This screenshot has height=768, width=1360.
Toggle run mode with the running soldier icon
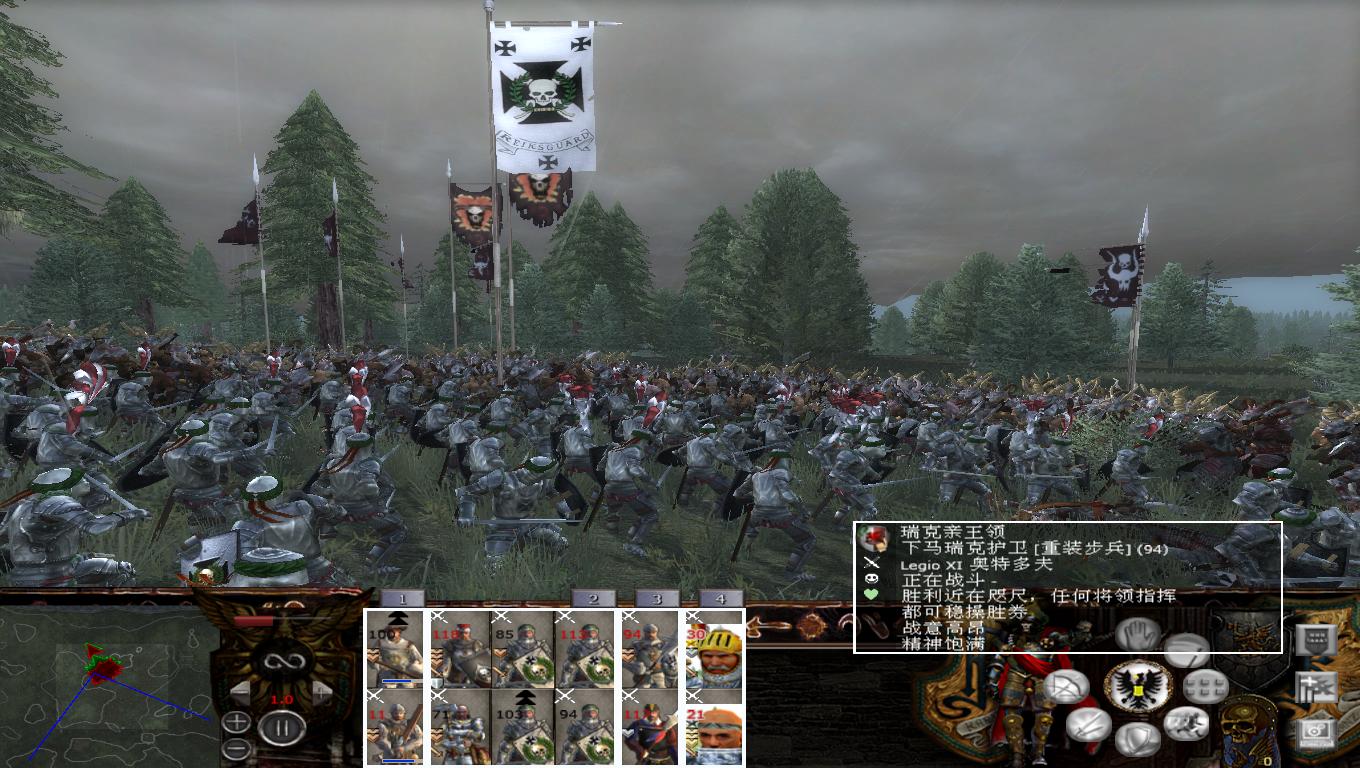pyautogui.click(x=1187, y=721)
